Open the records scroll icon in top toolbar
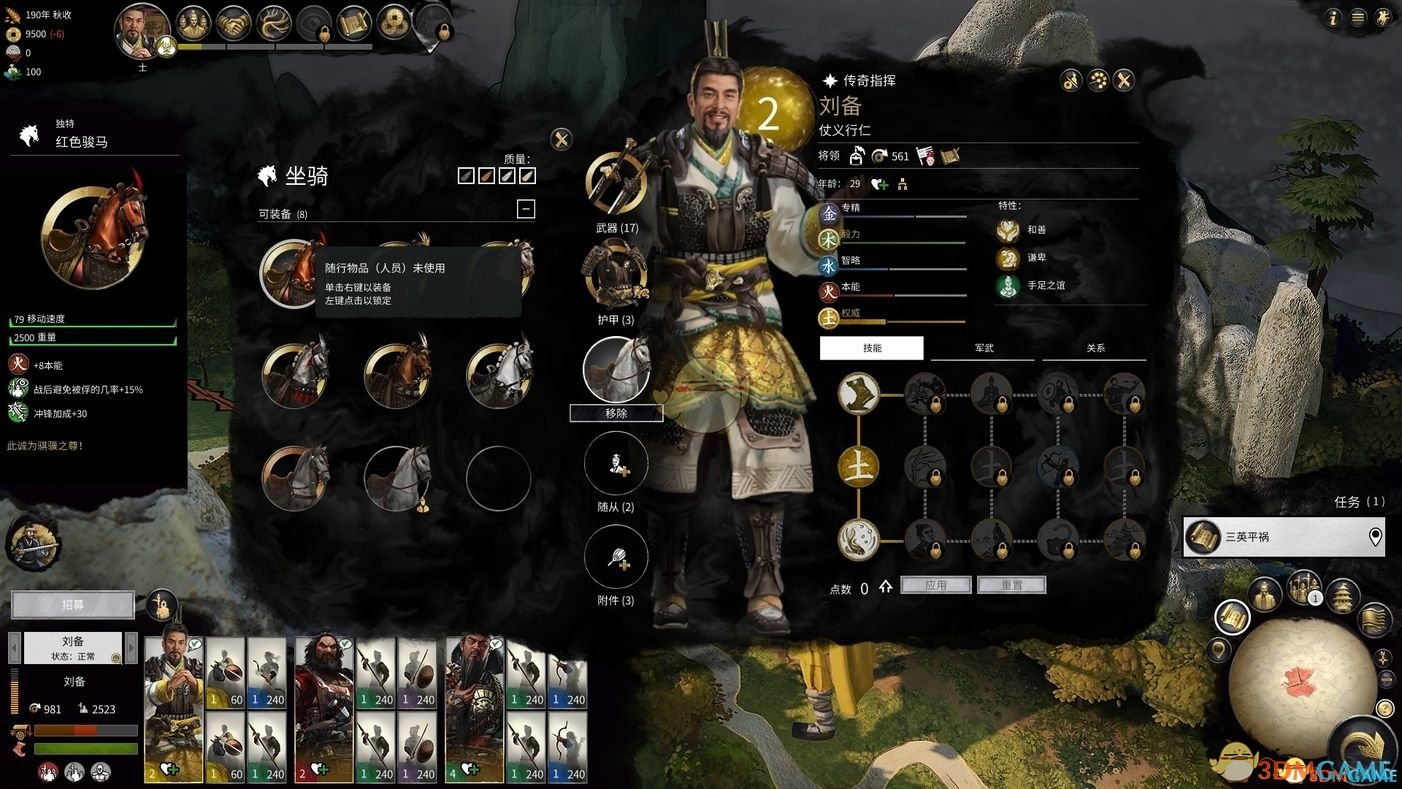Viewport: 1402px width, 789px height. click(x=352, y=22)
